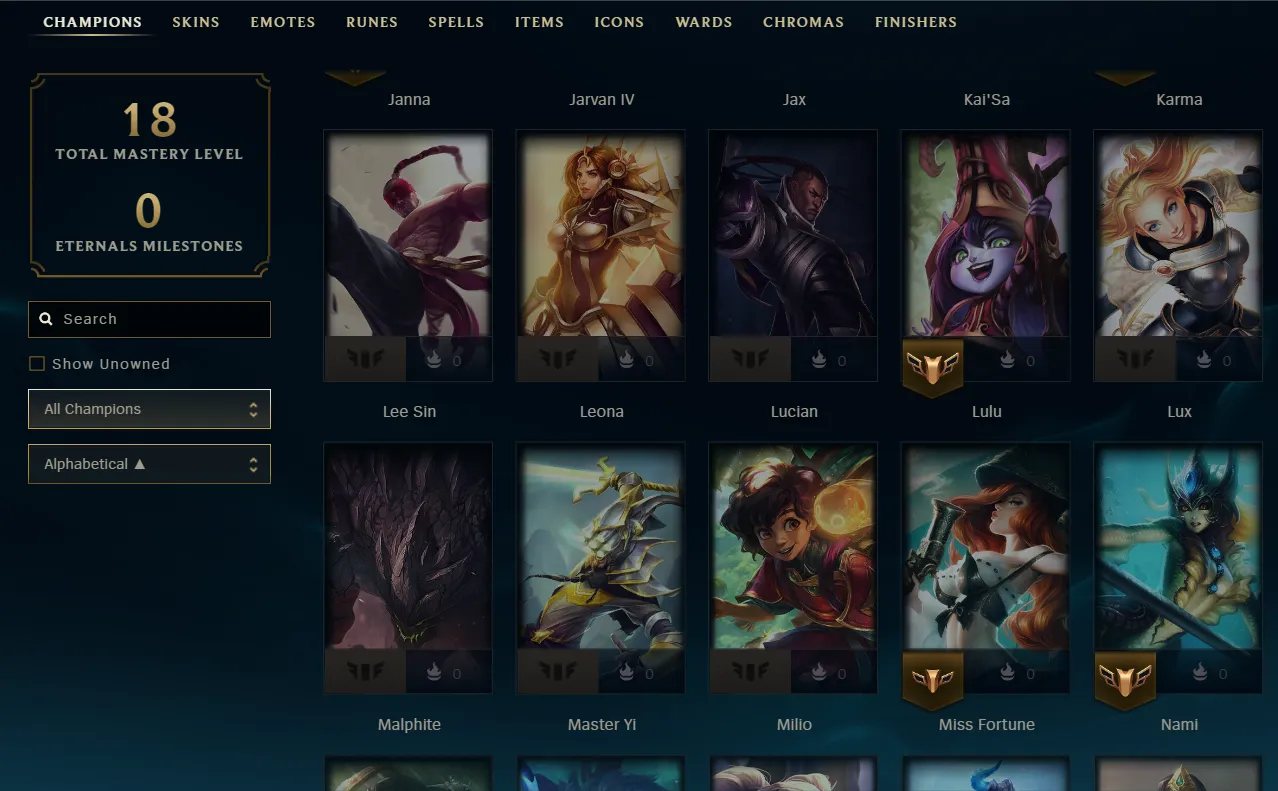
Task: Open the All Champions filter dropdown
Action: pyautogui.click(x=150, y=409)
